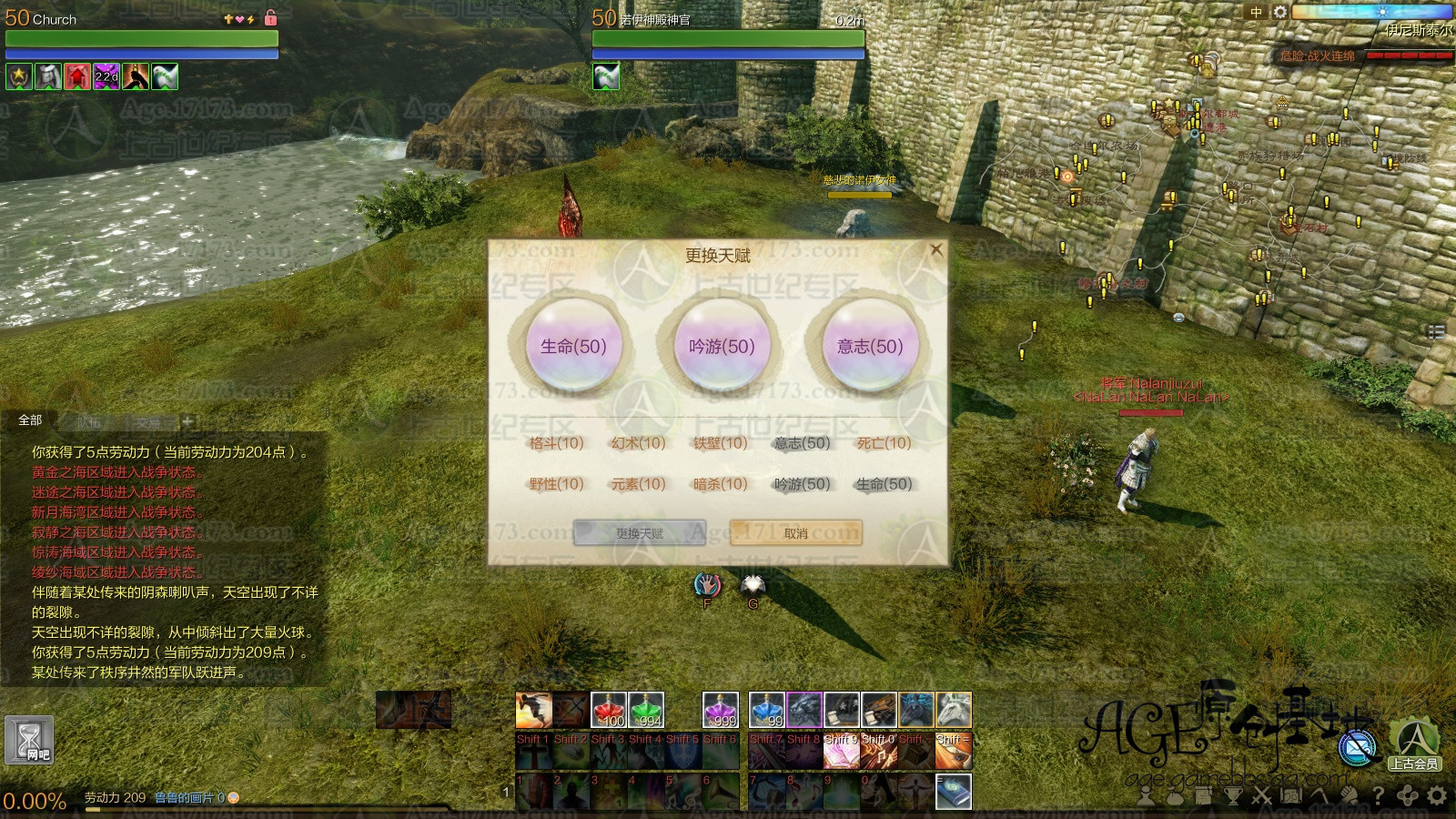Select the 生命(50) talent orb
Image resolution: width=1456 pixels, height=819 pixels.
point(573,347)
